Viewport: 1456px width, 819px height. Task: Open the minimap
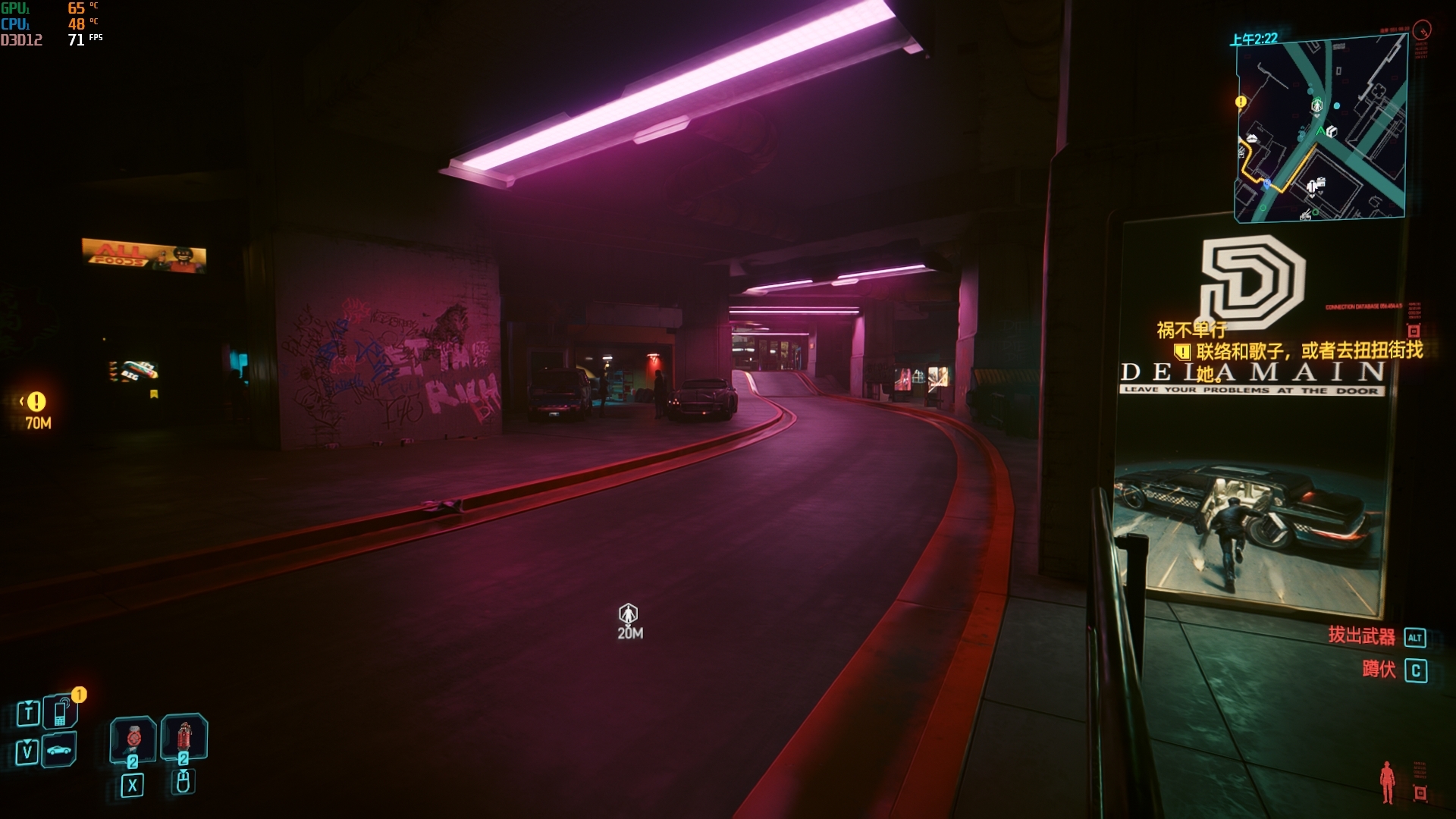(x=1320, y=129)
